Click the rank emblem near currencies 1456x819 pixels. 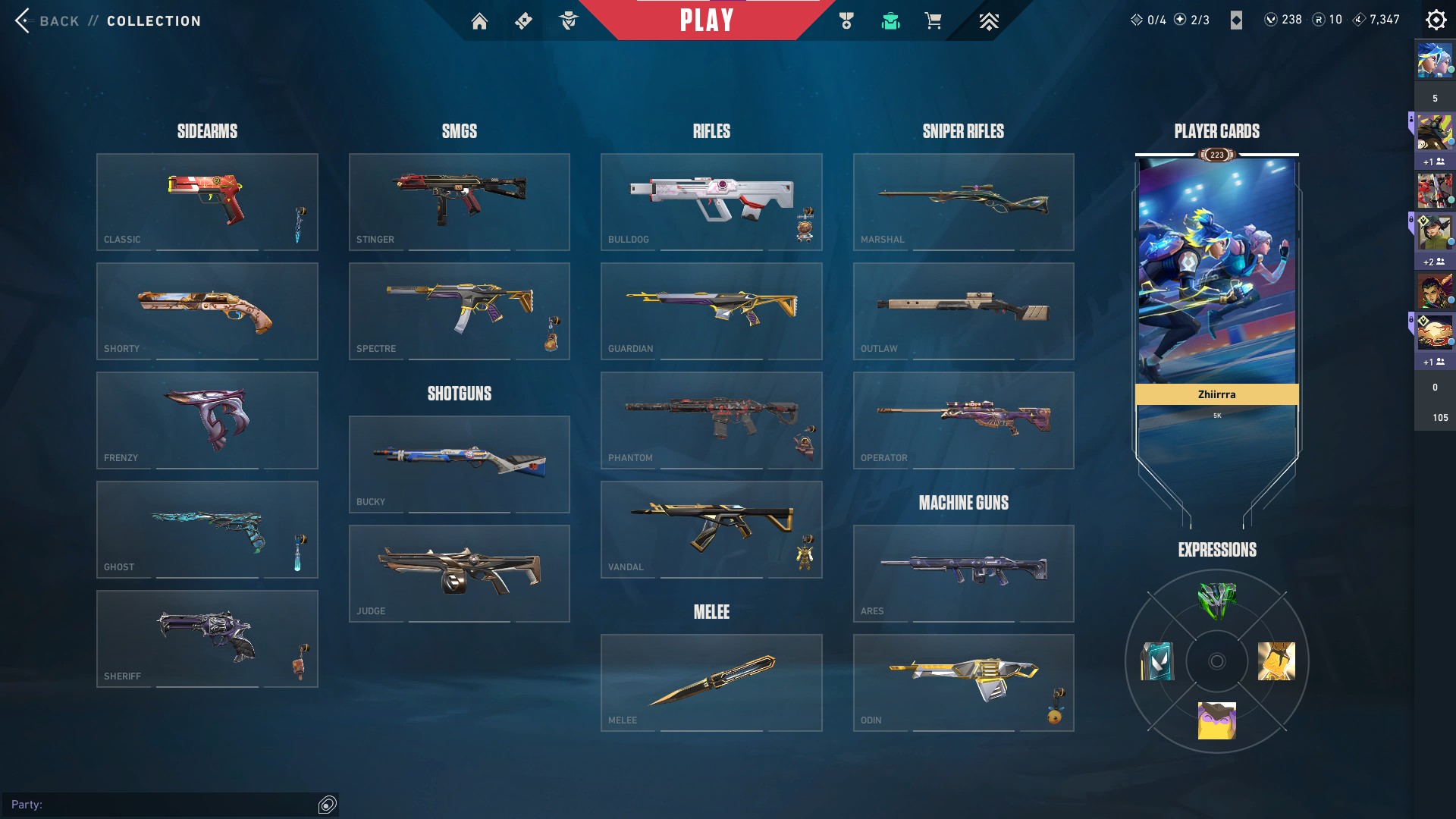click(1238, 20)
